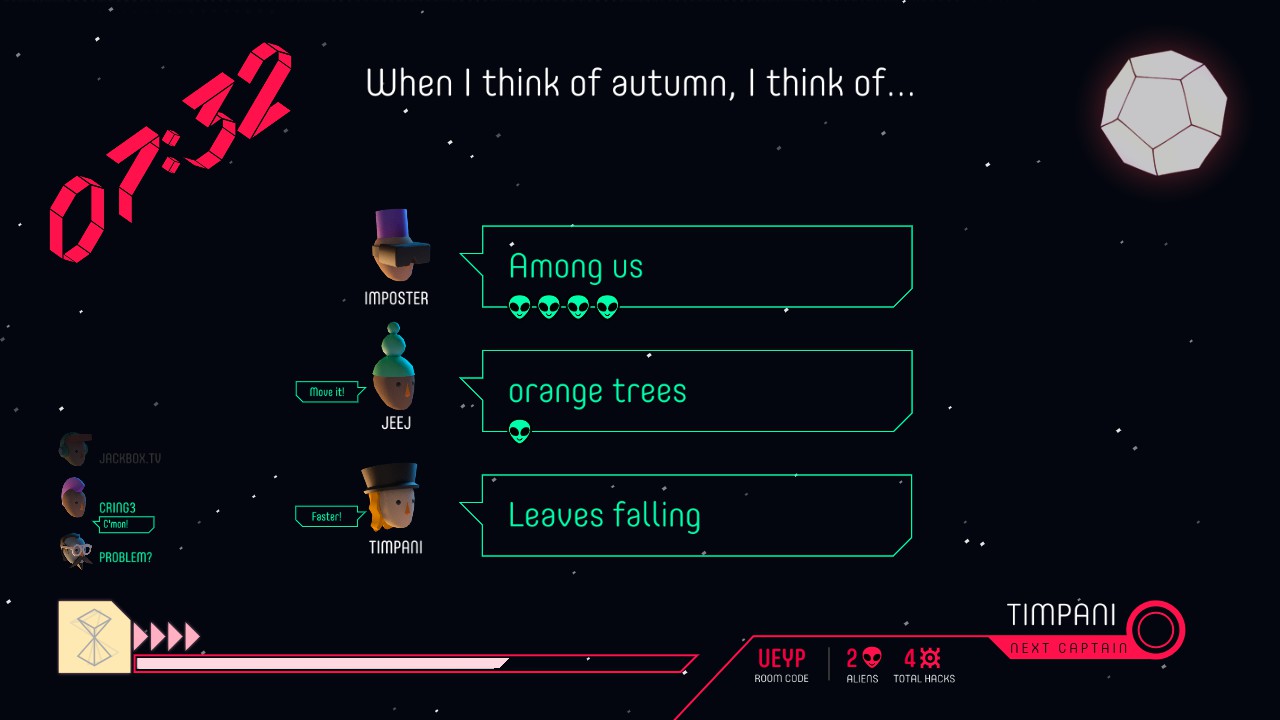Select the "Among us" answer bubble
Screen dimensions: 1280x720
pos(697,267)
